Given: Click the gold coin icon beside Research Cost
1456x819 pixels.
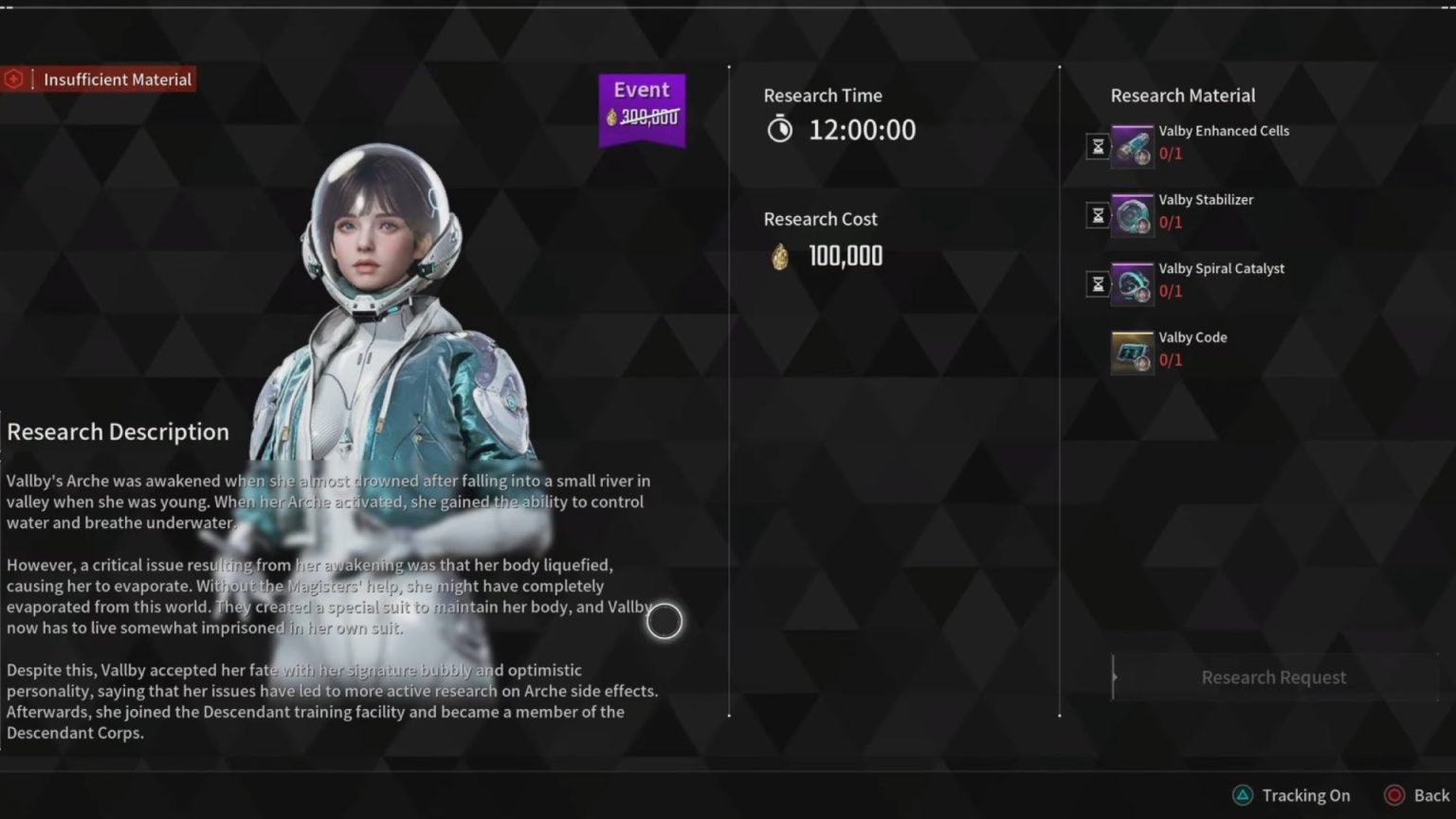Looking at the screenshot, I should pyautogui.click(x=779, y=256).
